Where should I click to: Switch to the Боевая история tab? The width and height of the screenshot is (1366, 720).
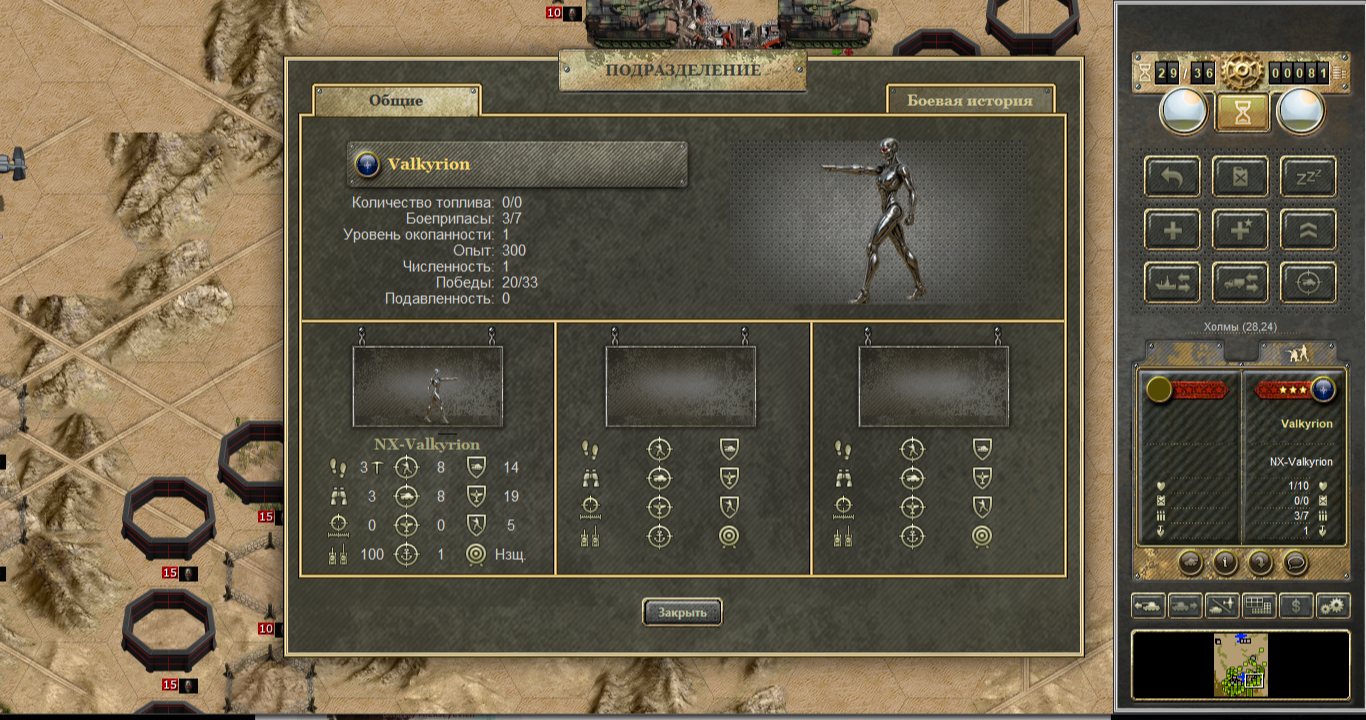[969, 100]
